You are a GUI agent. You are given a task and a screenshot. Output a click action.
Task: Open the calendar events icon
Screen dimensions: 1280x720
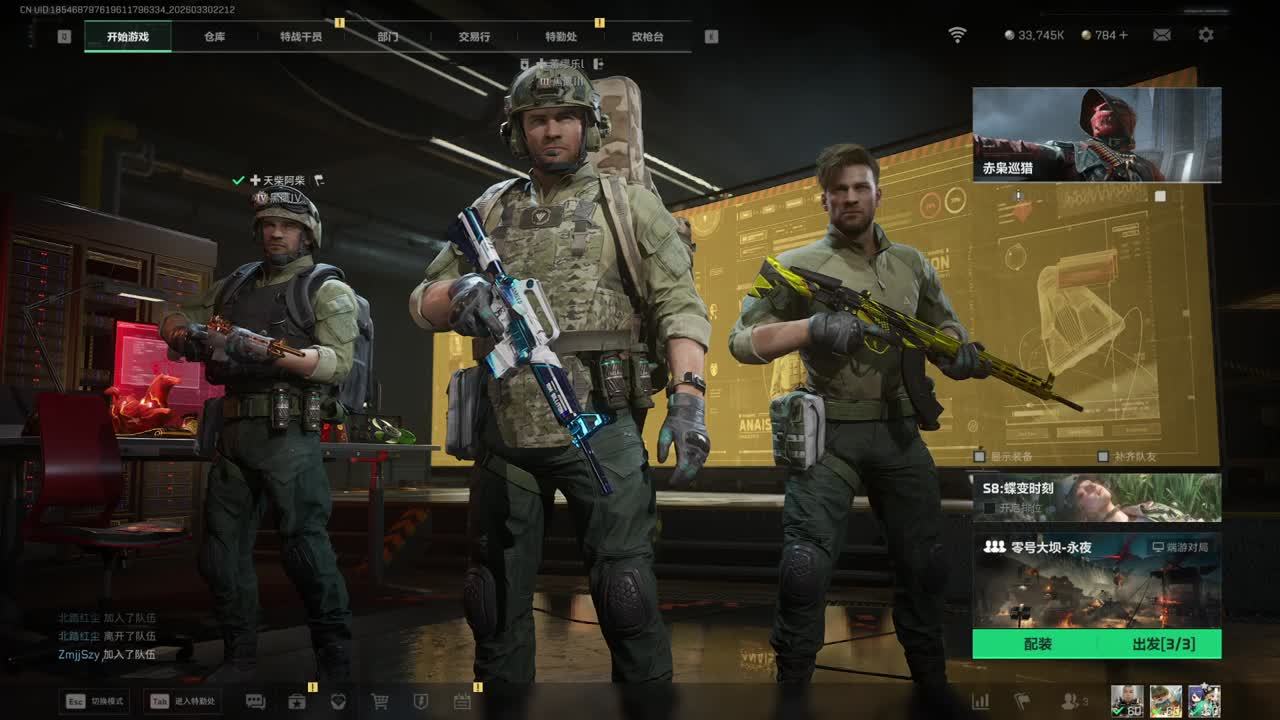[x=462, y=701]
